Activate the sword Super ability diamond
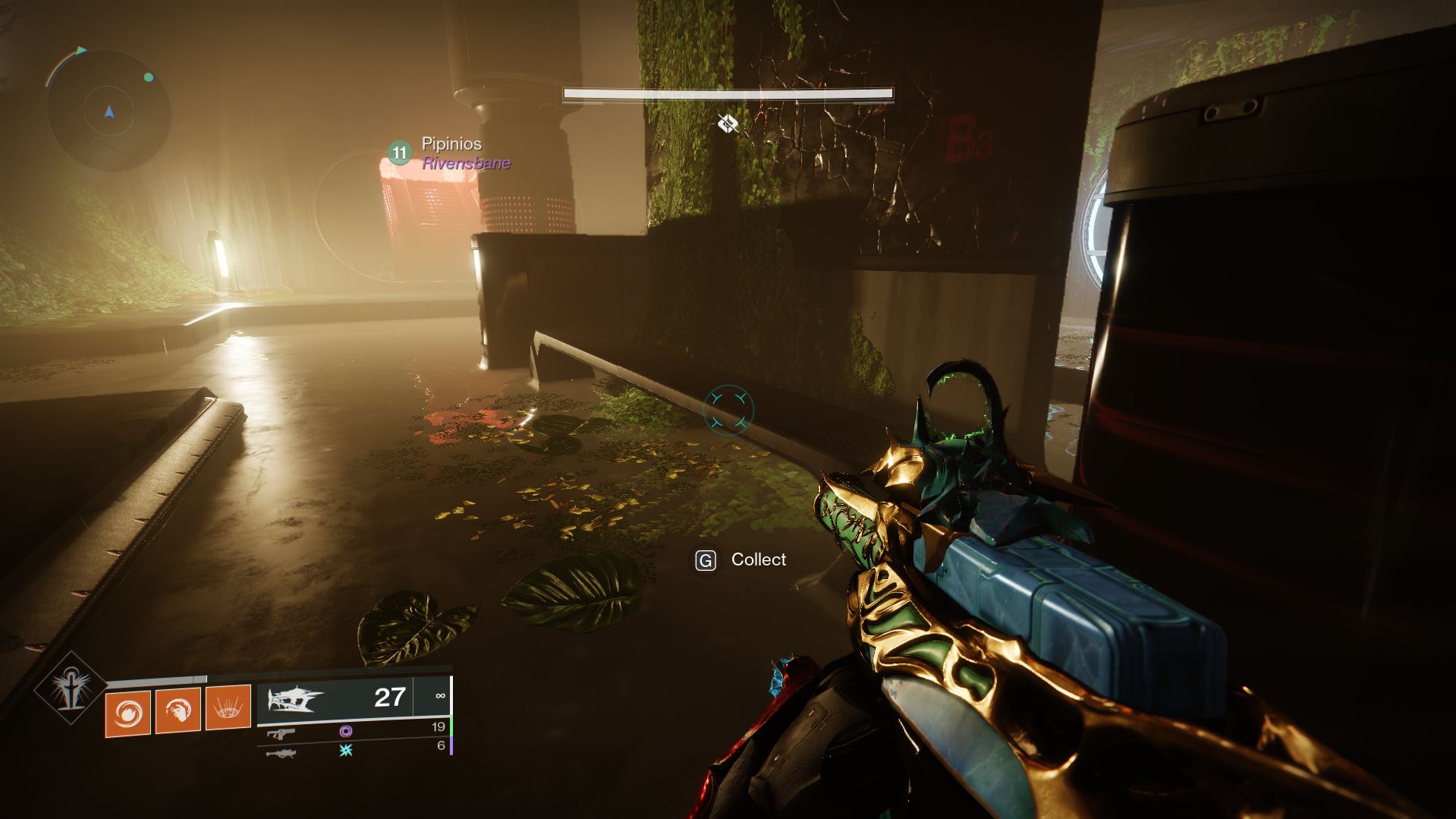The width and height of the screenshot is (1456, 819). pos(71,688)
